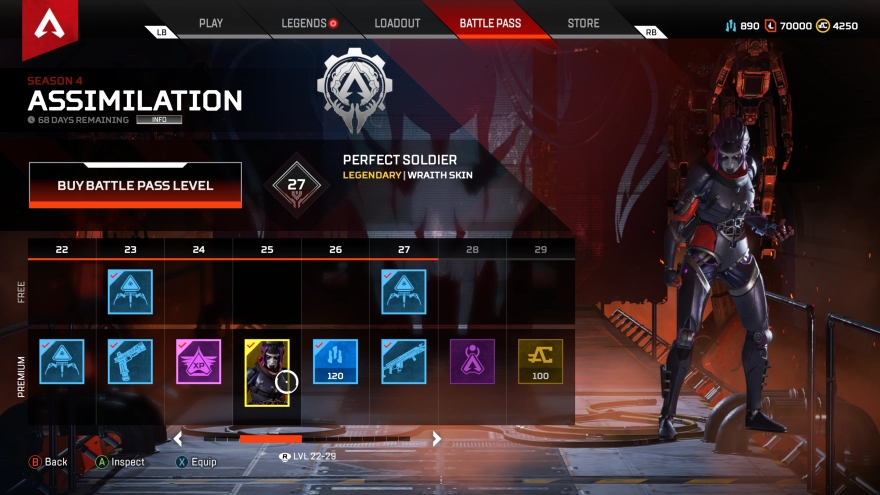880x495 pixels.
Task: Select the free level 23 Apex Pack reward
Action: tap(130, 291)
